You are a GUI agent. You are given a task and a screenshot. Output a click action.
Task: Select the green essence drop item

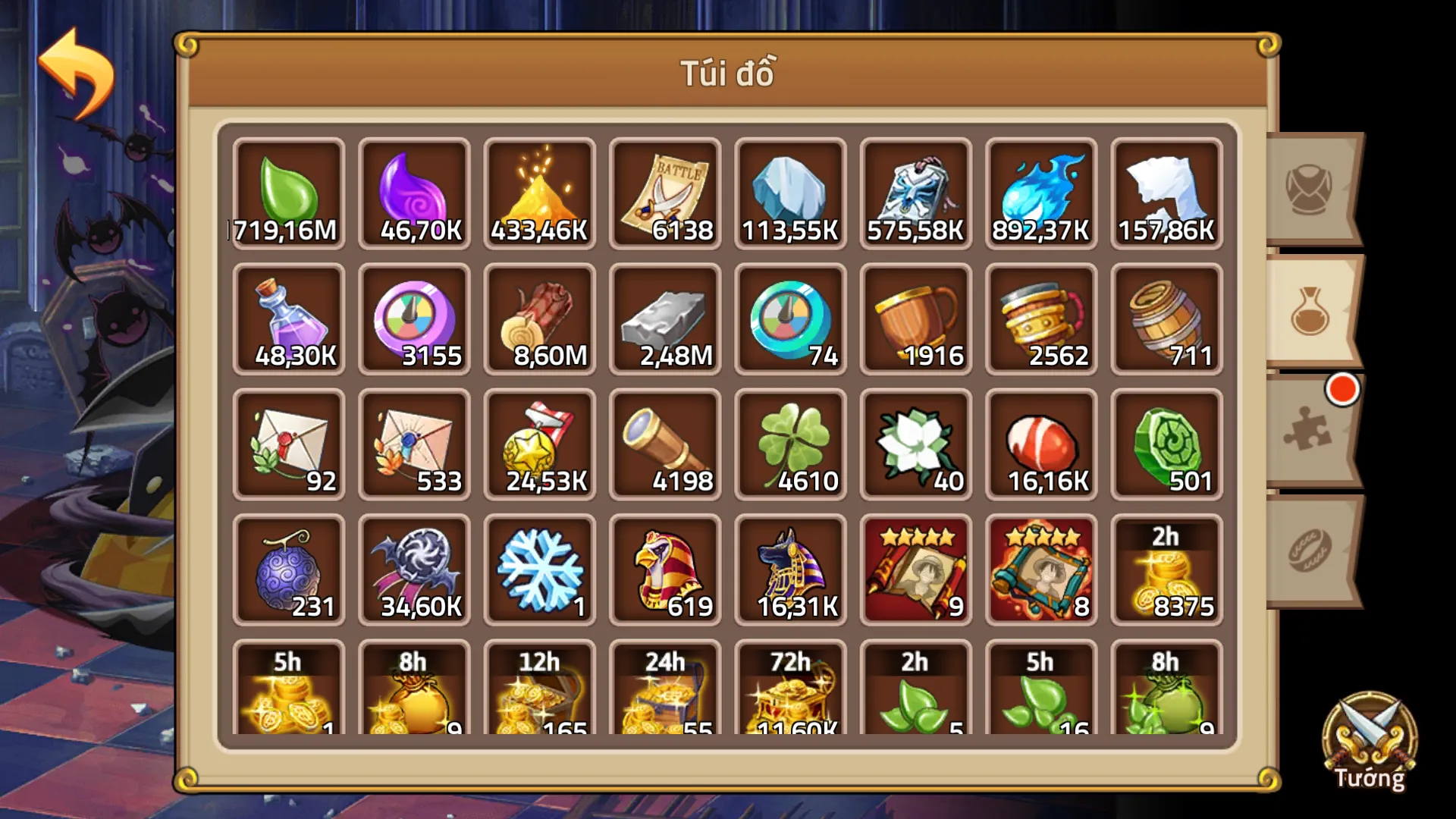(x=289, y=193)
